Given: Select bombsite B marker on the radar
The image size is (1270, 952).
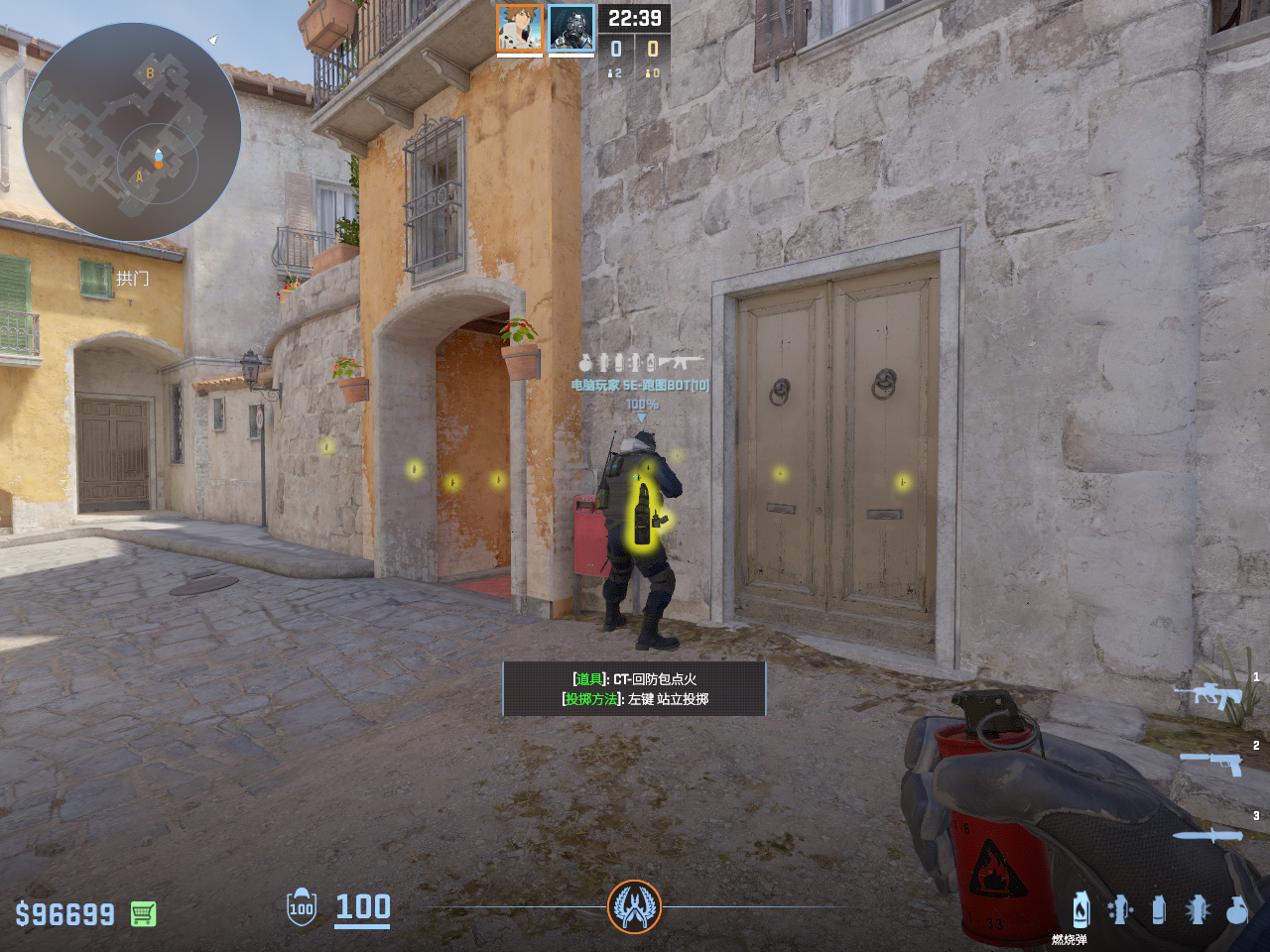Looking at the screenshot, I should (x=150, y=72).
